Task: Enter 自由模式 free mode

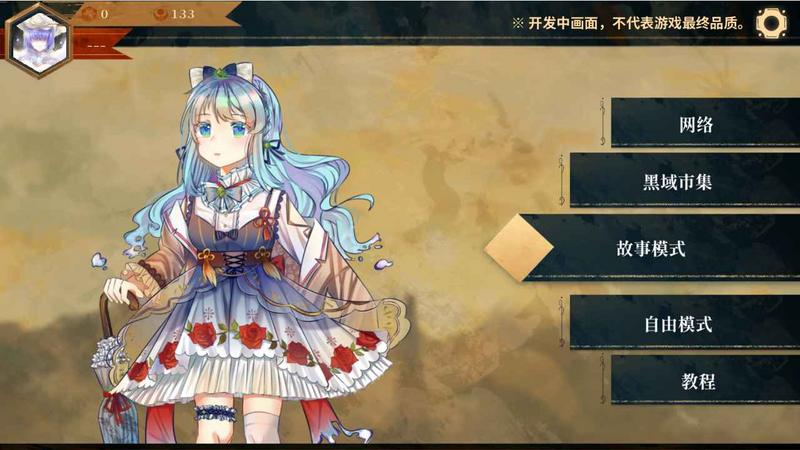Action: [x=680, y=324]
